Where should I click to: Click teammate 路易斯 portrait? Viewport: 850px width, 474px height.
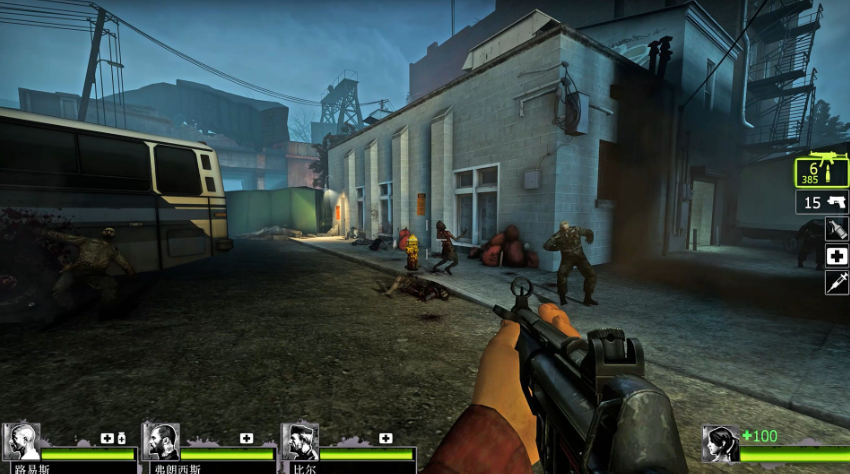pyautogui.click(x=20, y=442)
